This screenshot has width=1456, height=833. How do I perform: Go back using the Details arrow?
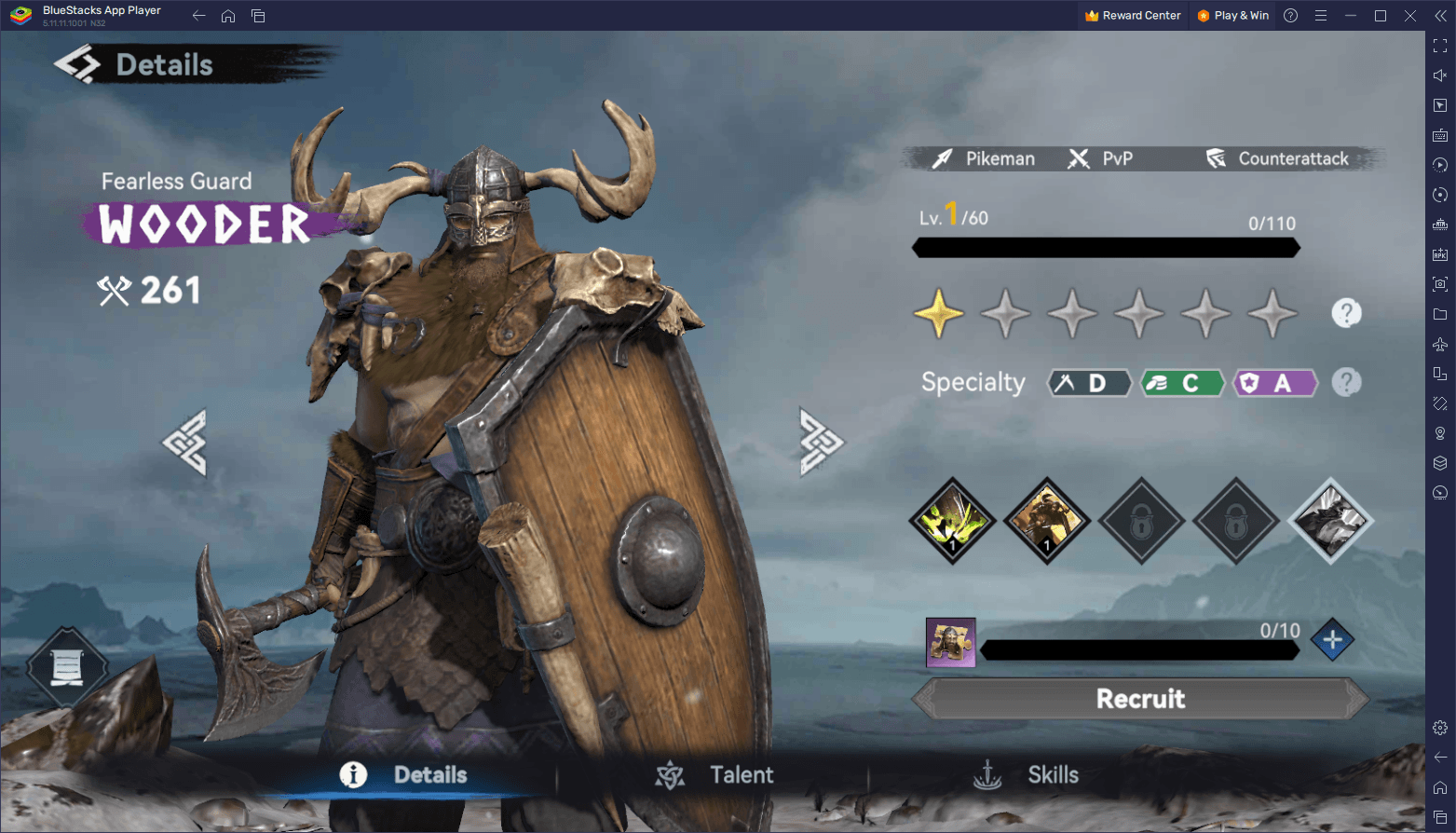point(77,64)
